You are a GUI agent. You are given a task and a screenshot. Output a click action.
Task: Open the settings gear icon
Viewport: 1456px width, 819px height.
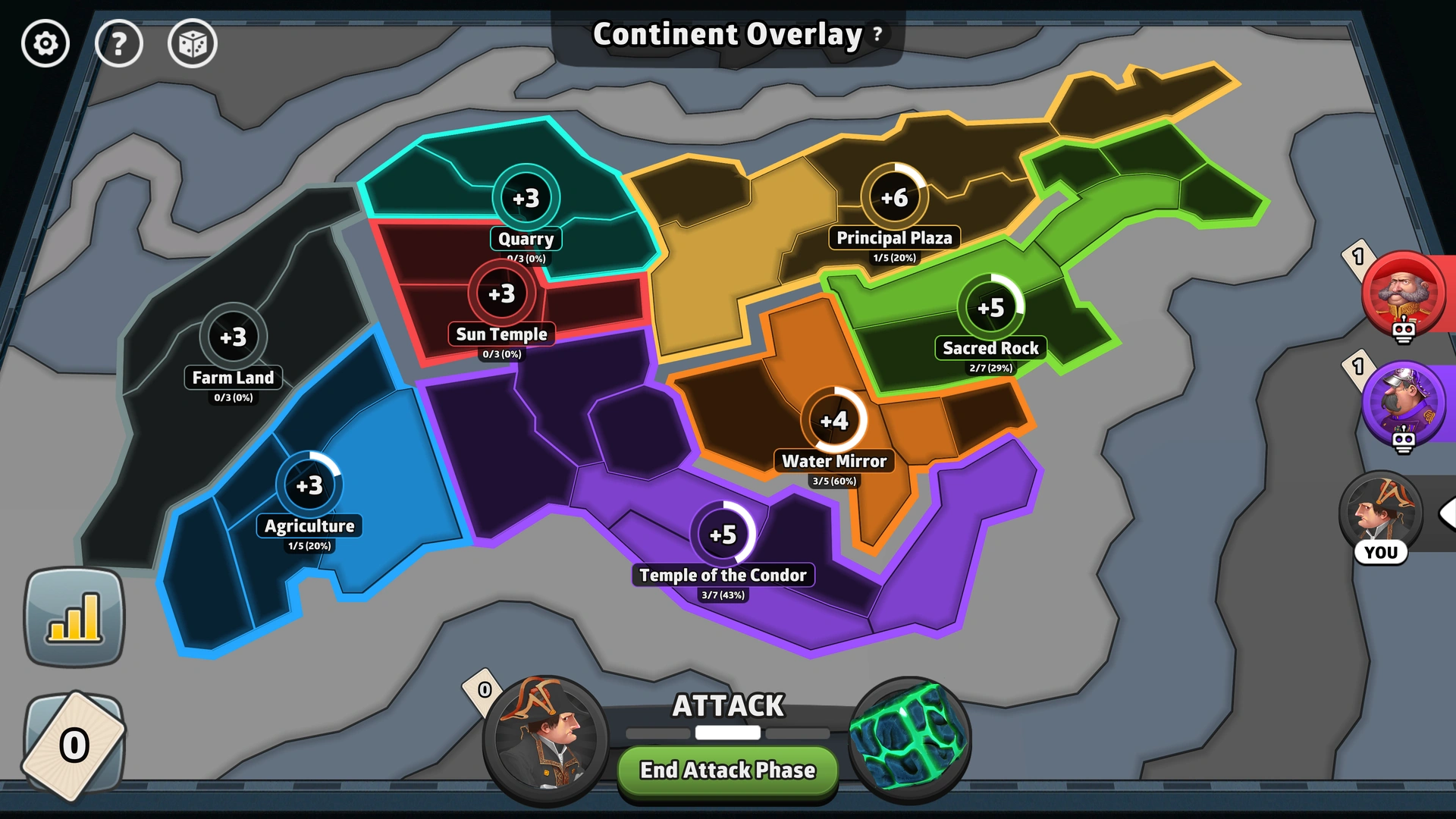tap(45, 43)
